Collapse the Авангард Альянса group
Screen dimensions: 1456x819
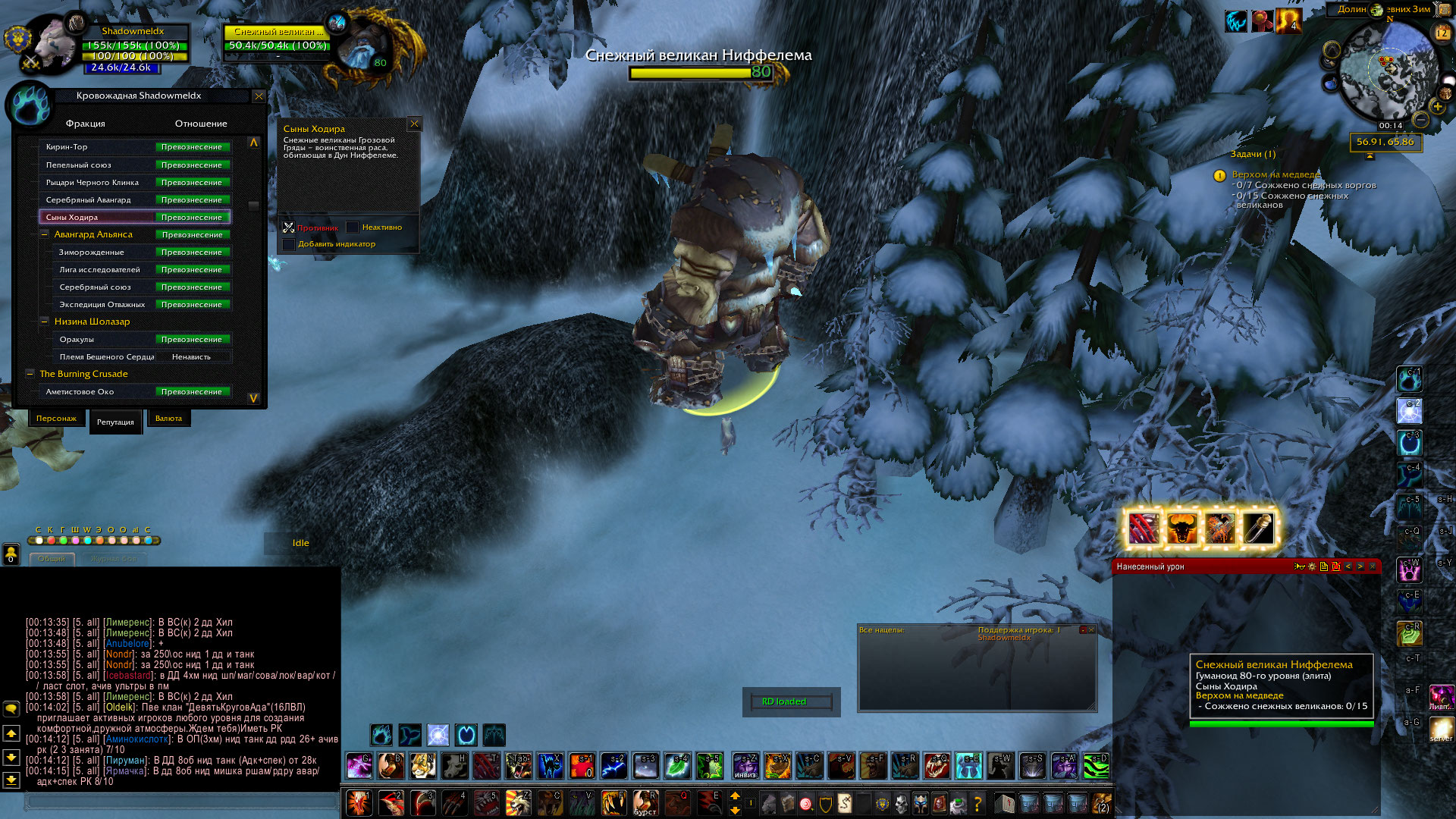(x=45, y=235)
